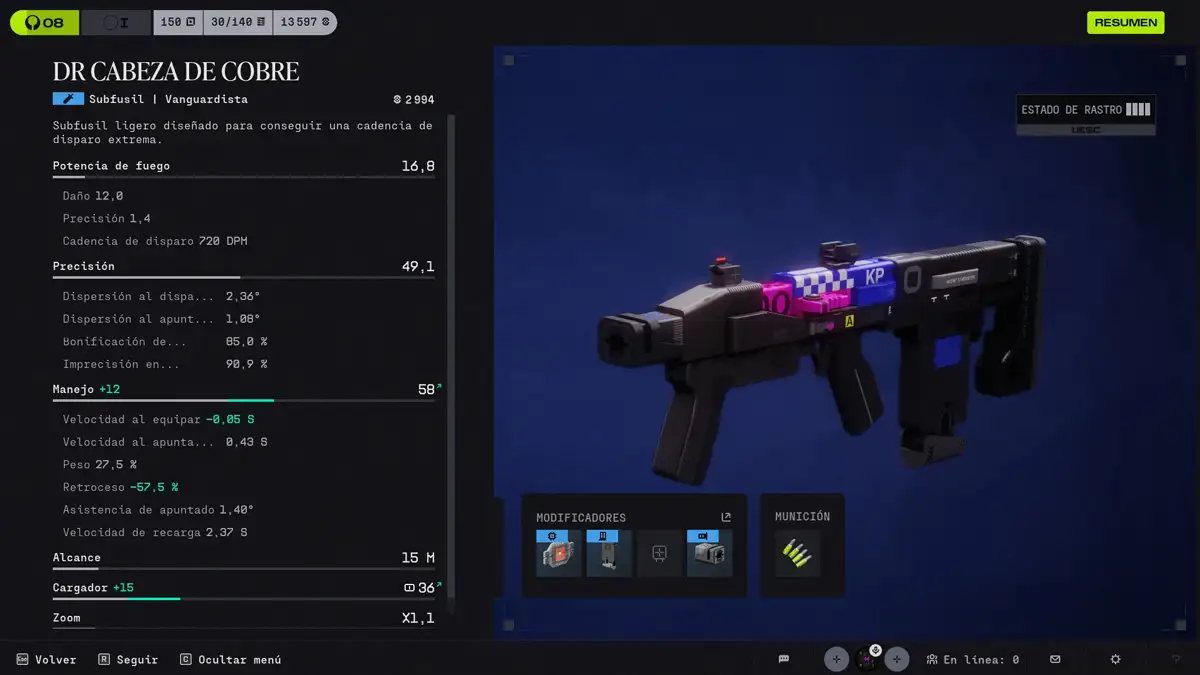
Task: Open the mail envelope inbox
Action: (x=1055, y=659)
